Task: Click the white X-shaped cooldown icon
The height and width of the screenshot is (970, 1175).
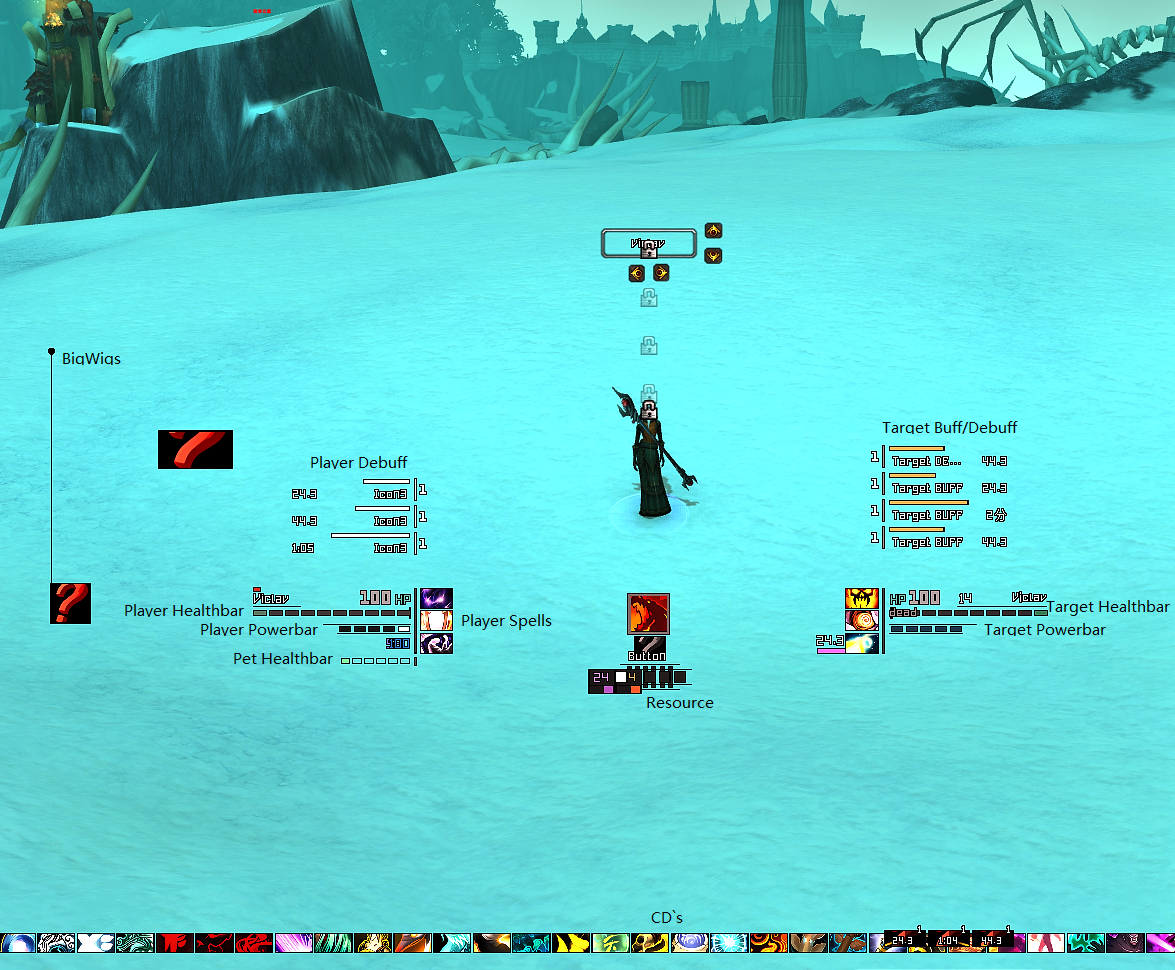Action: (x=95, y=942)
